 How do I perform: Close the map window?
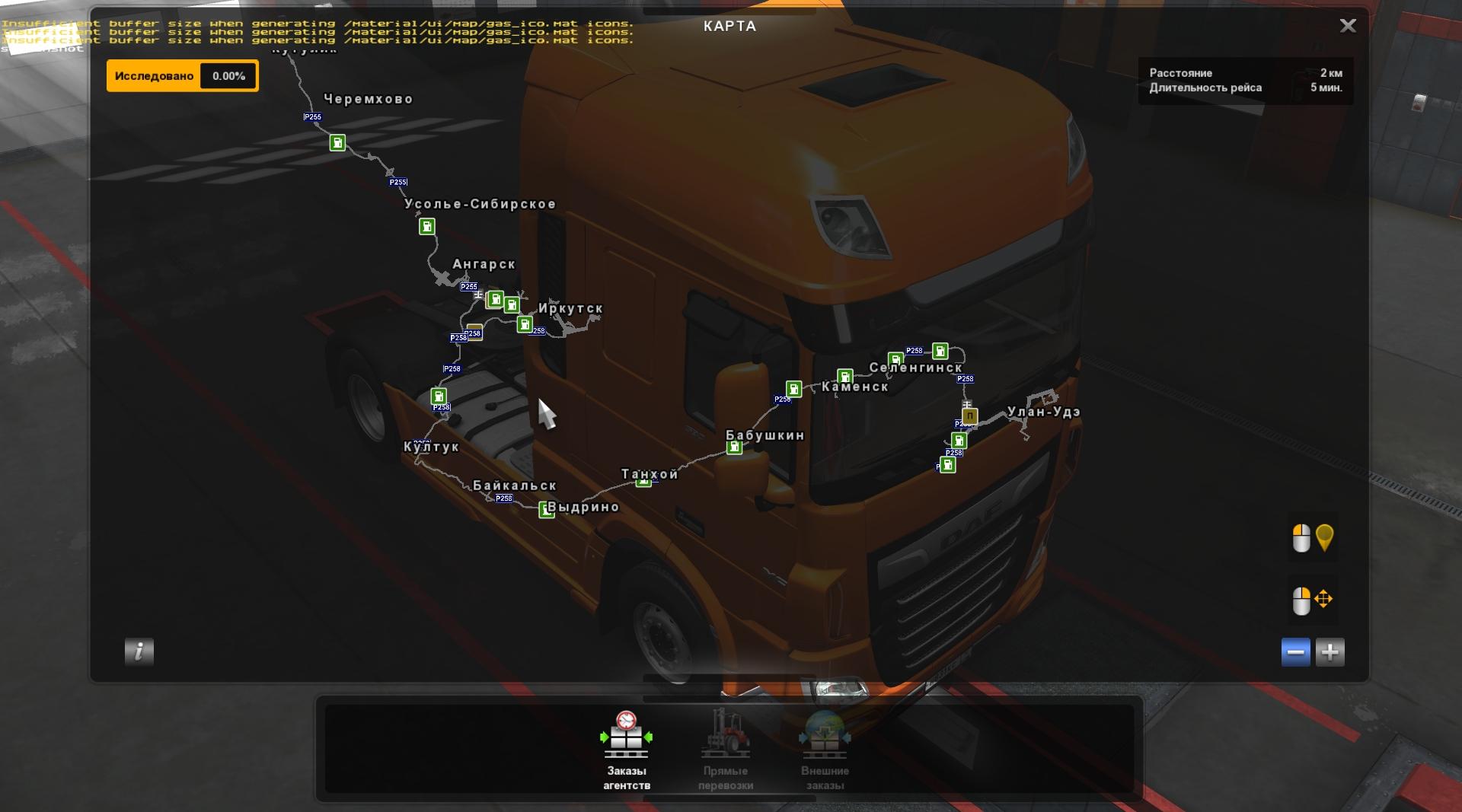[x=1347, y=26]
